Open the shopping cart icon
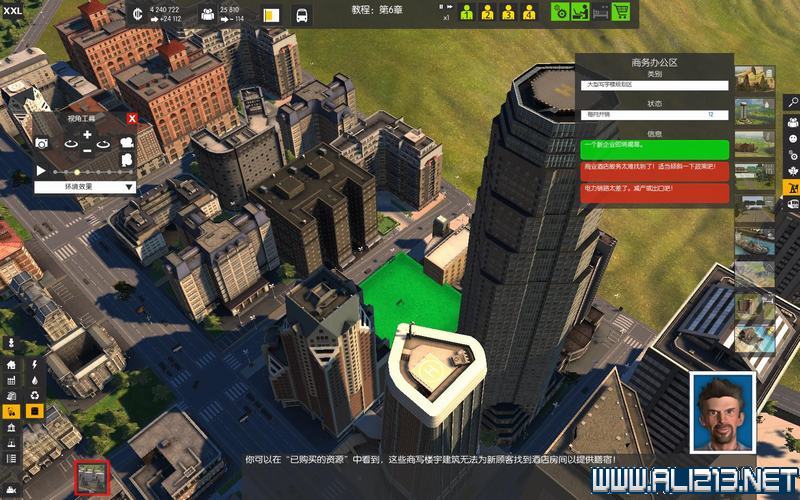This screenshot has width=800, height=500. point(621,13)
